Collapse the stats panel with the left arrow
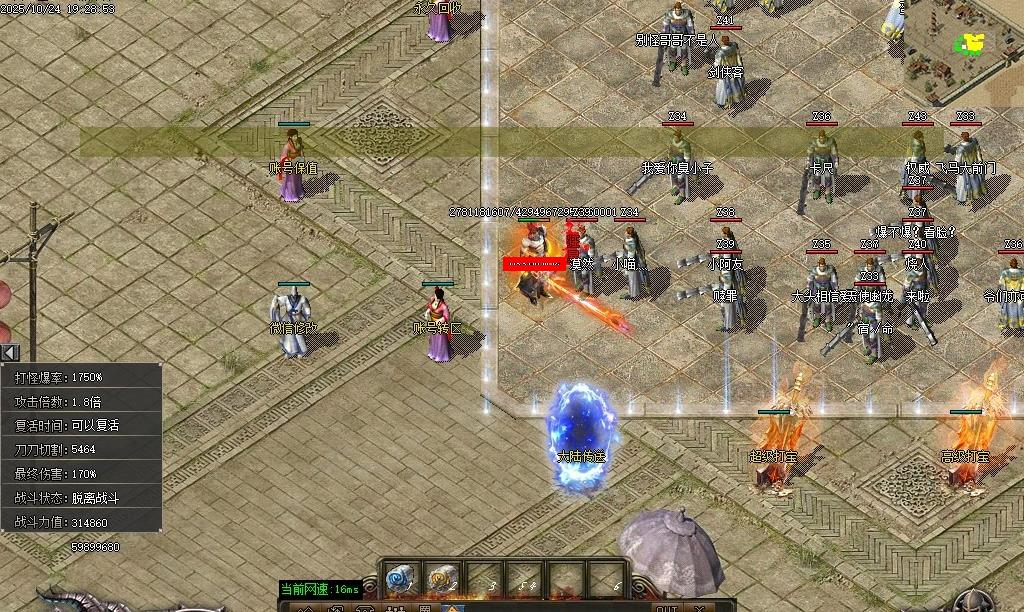The image size is (1030, 612). pos(9,352)
